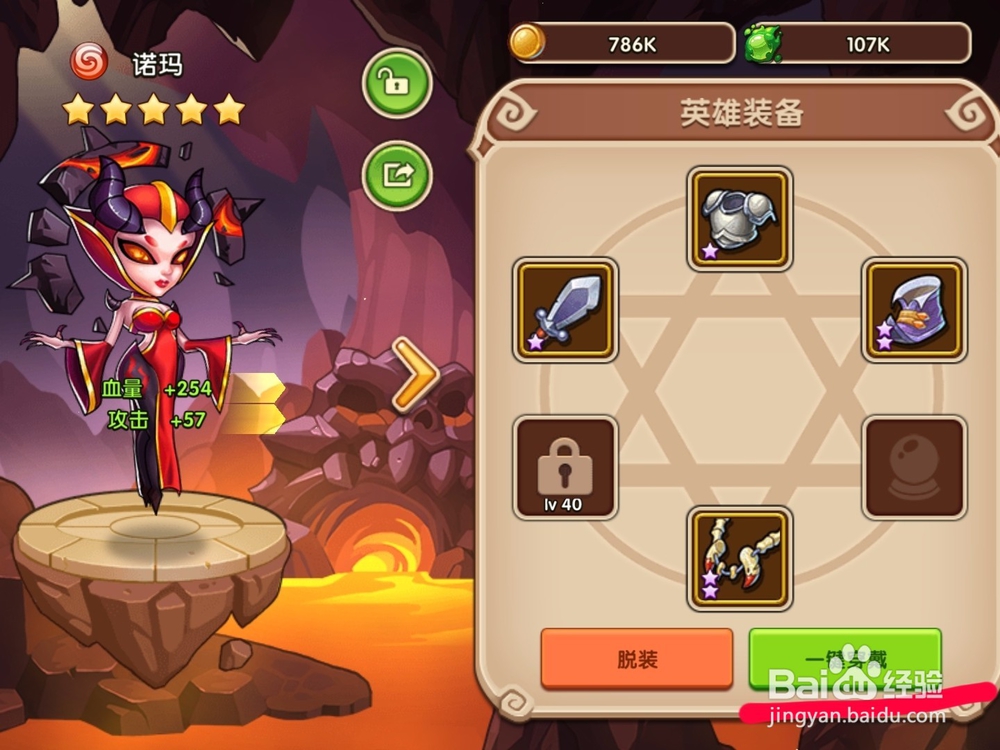1000x750 pixels.
Task: Click the orange 脱装 unequip button
Action: (637, 659)
